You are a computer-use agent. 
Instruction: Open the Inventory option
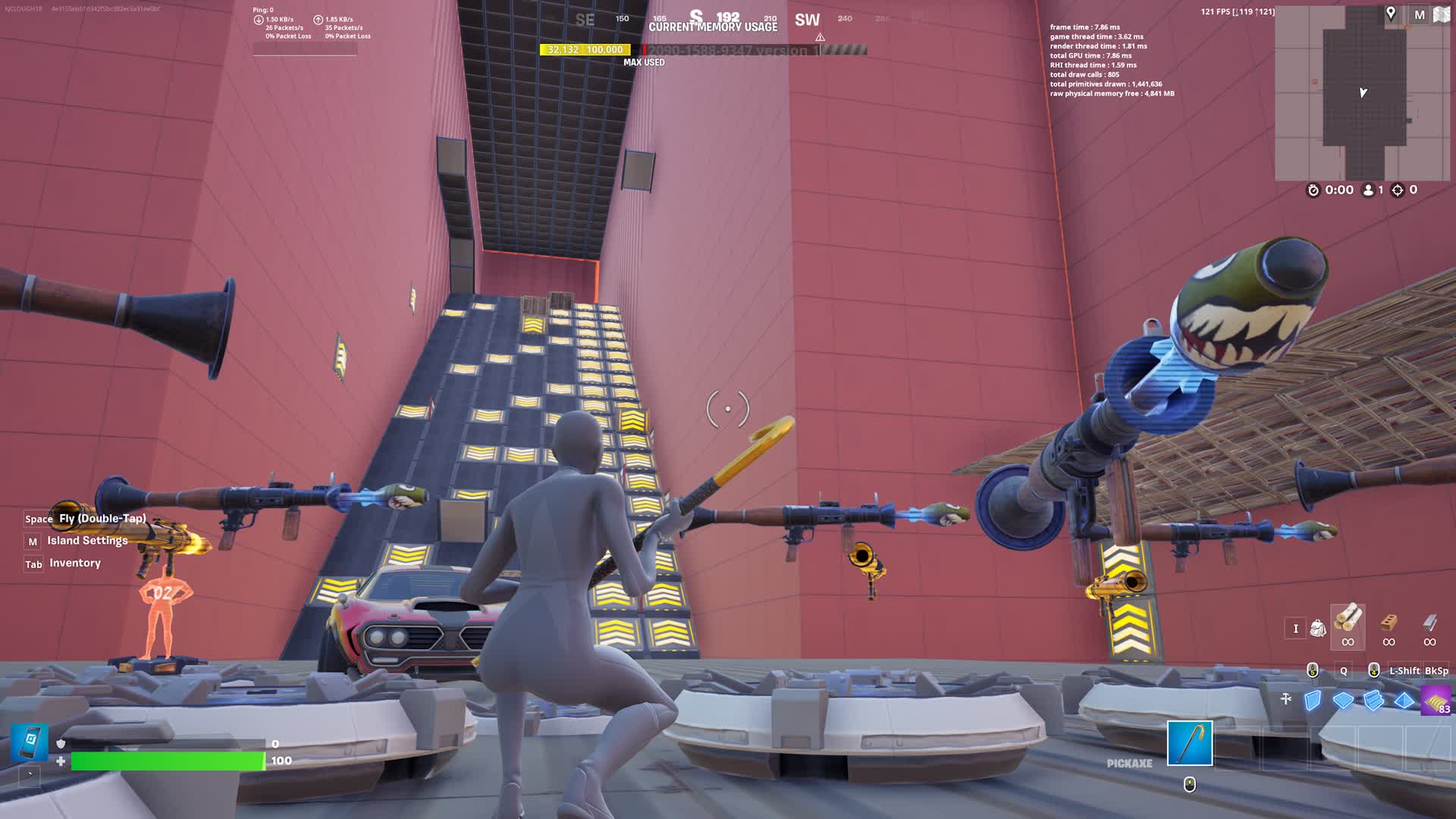pos(74,563)
